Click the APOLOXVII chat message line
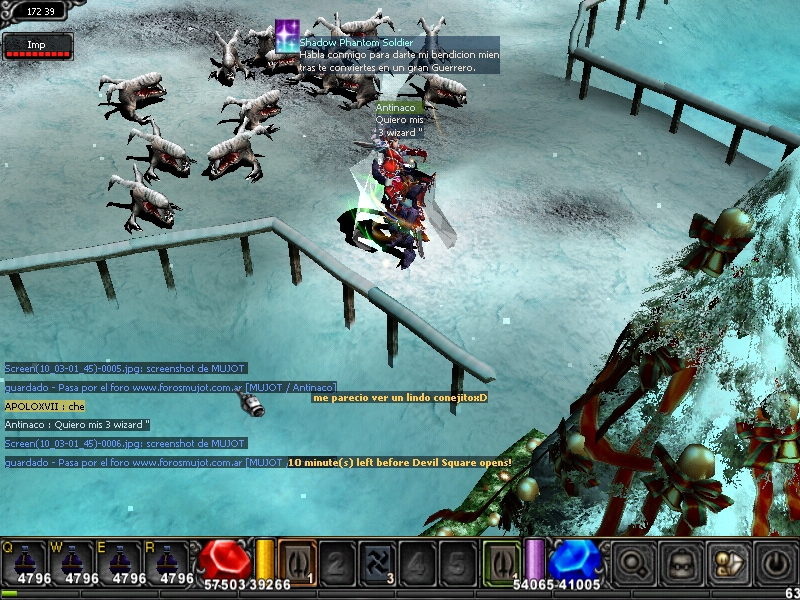The width and height of the screenshot is (800, 600). tap(45, 406)
